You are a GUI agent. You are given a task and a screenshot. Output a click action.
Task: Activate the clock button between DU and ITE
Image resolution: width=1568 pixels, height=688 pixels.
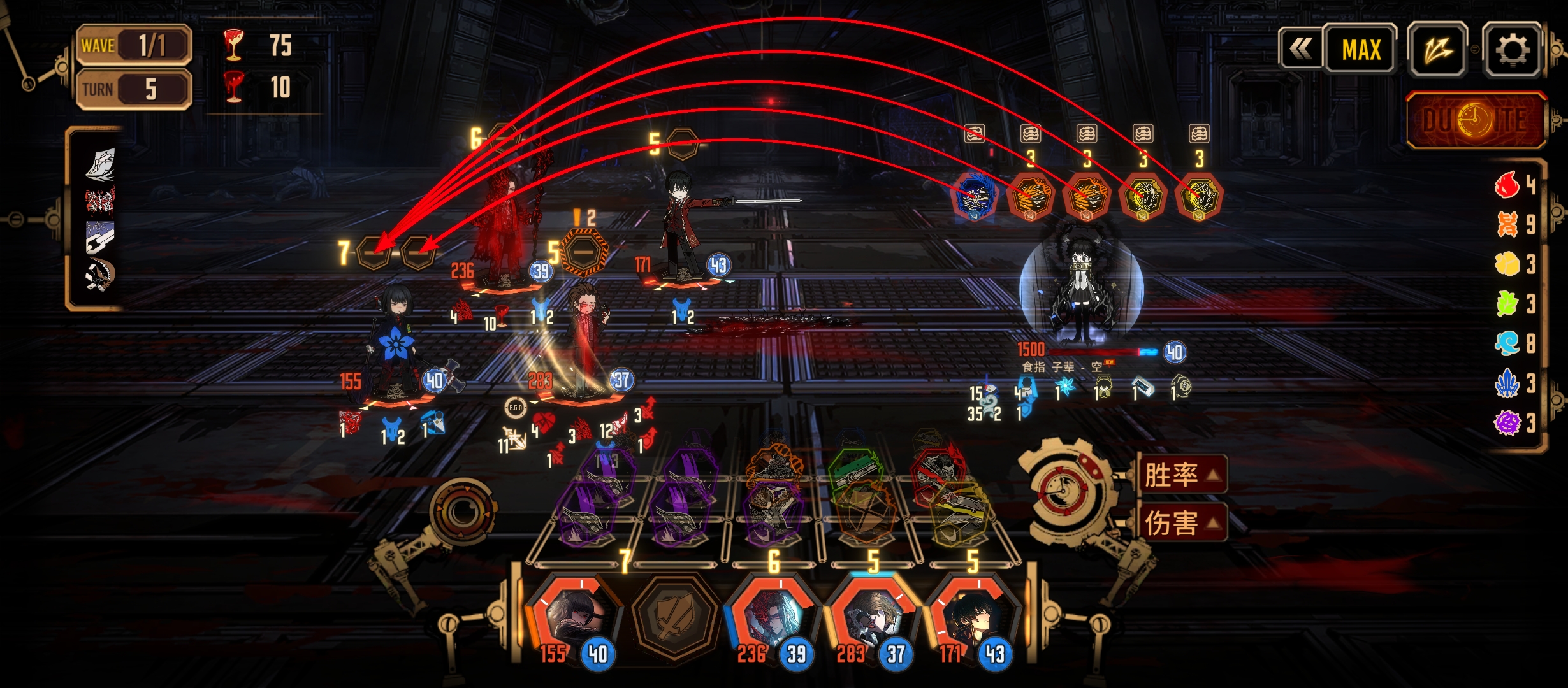(1475, 120)
